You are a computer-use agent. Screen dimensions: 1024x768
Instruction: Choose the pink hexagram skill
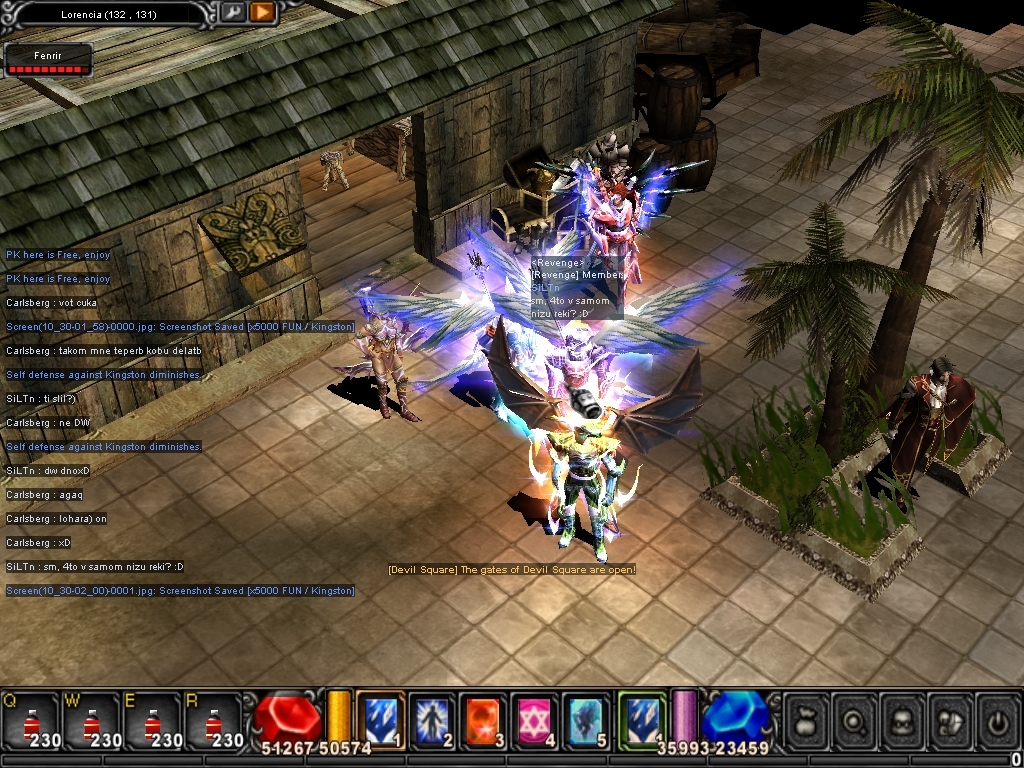(536, 720)
